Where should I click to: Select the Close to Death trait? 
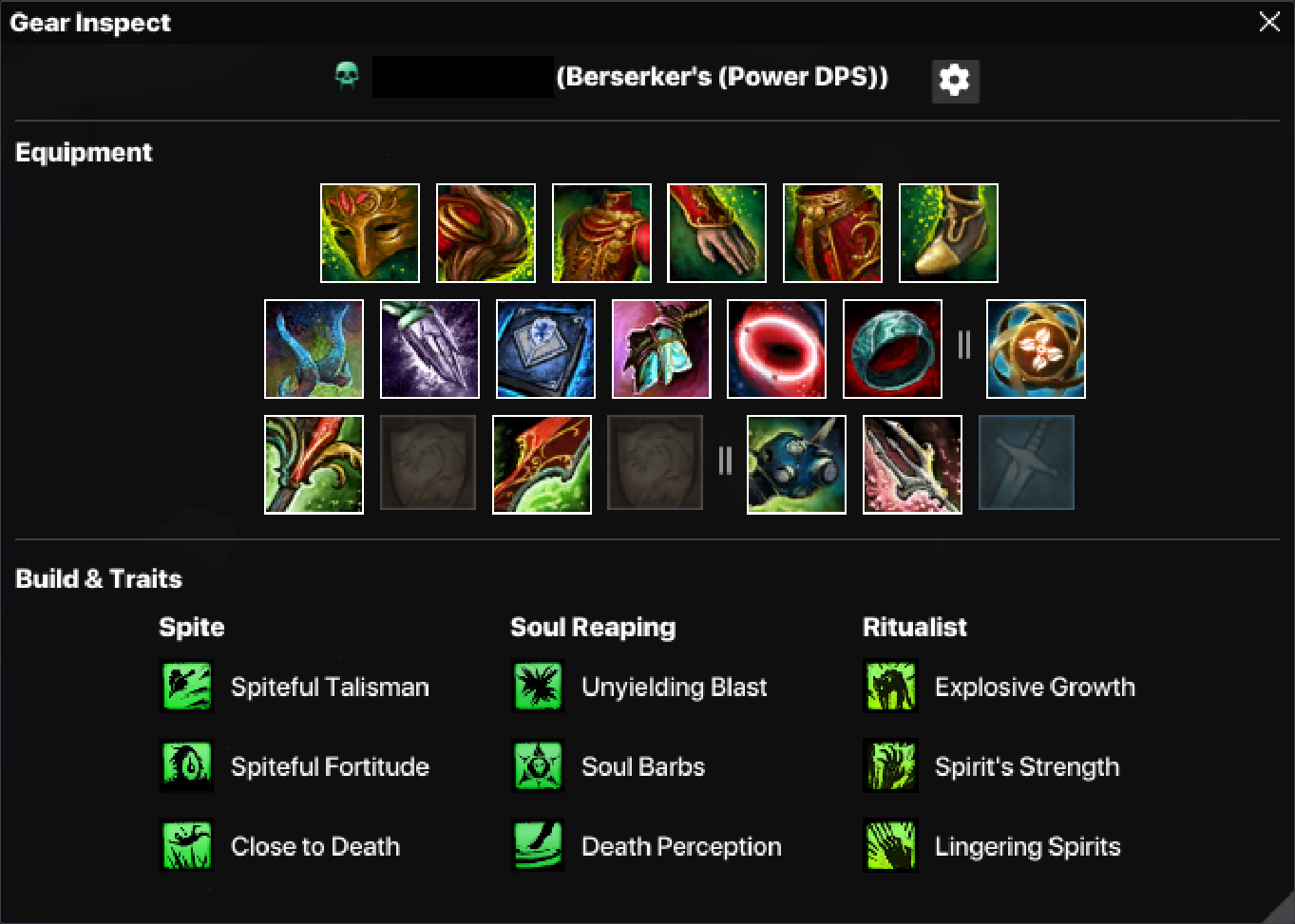click(186, 846)
